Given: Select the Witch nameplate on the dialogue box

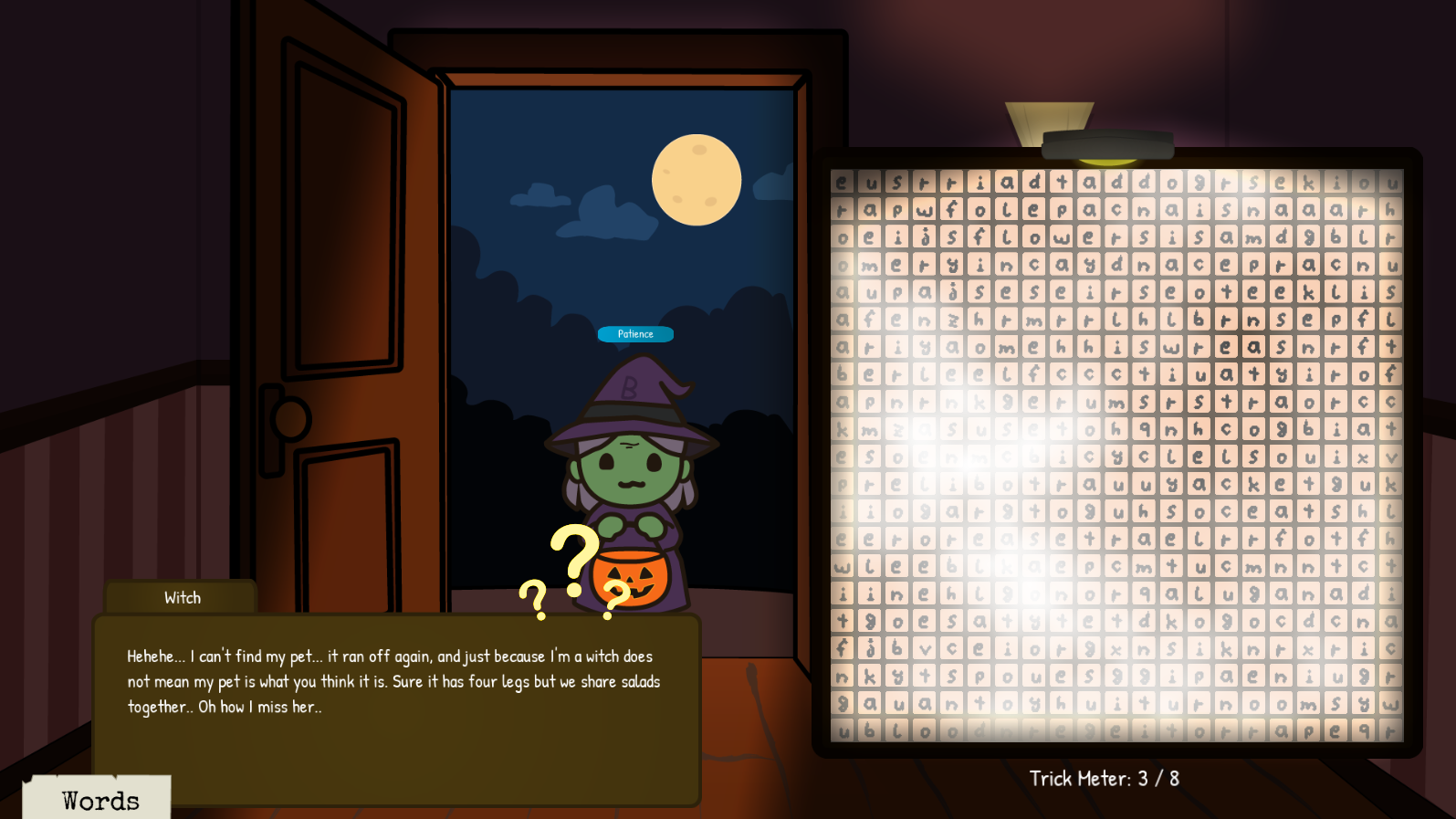Looking at the screenshot, I should coord(181,597).
